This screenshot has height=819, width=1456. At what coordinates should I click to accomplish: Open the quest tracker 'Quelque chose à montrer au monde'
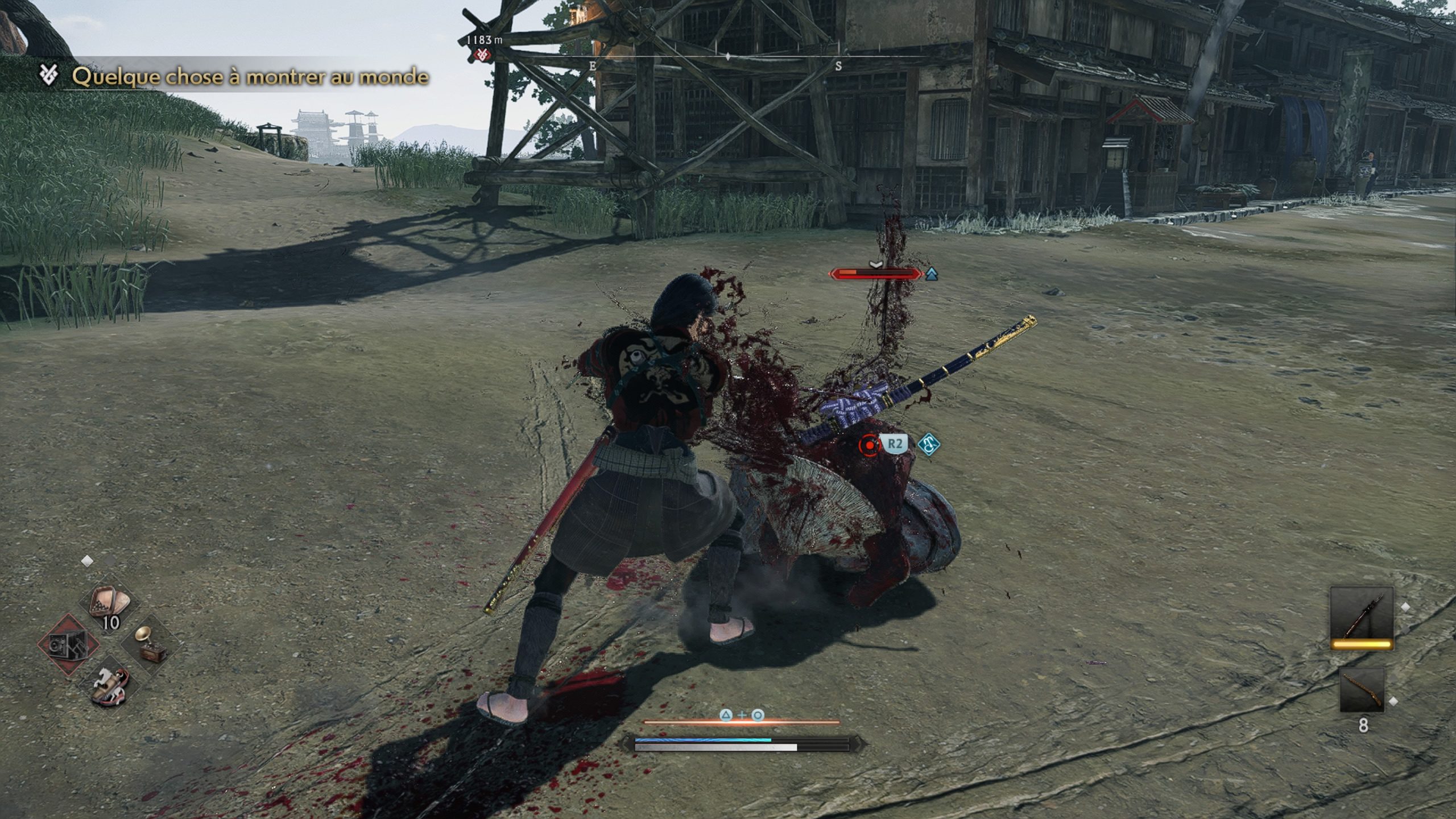coord(250,76)
